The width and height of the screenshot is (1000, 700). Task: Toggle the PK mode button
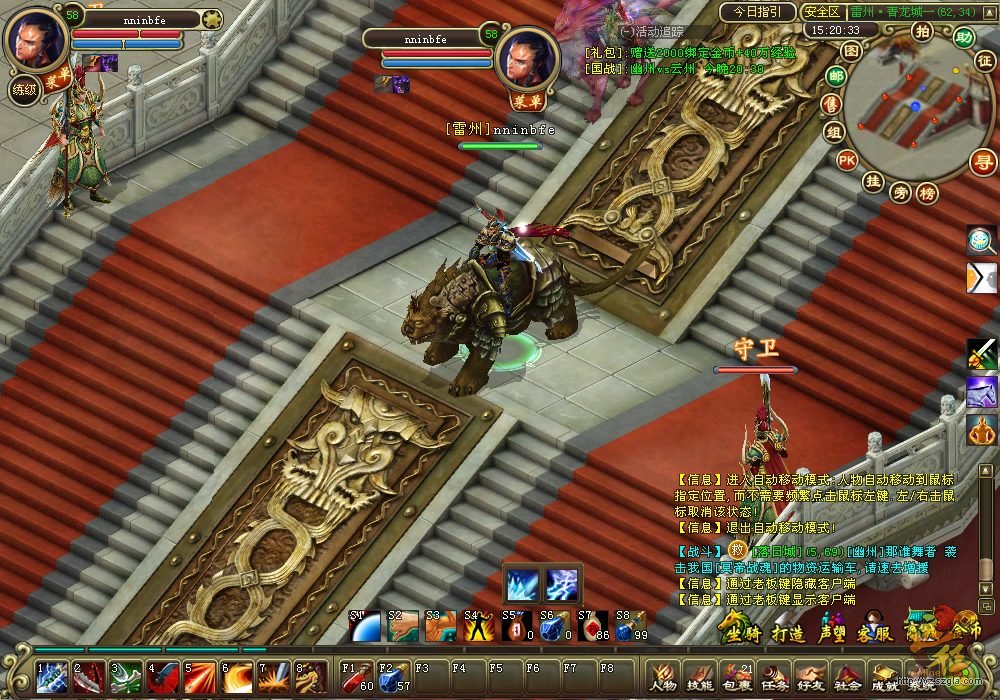pyautogui.click(x=847, y=159)
